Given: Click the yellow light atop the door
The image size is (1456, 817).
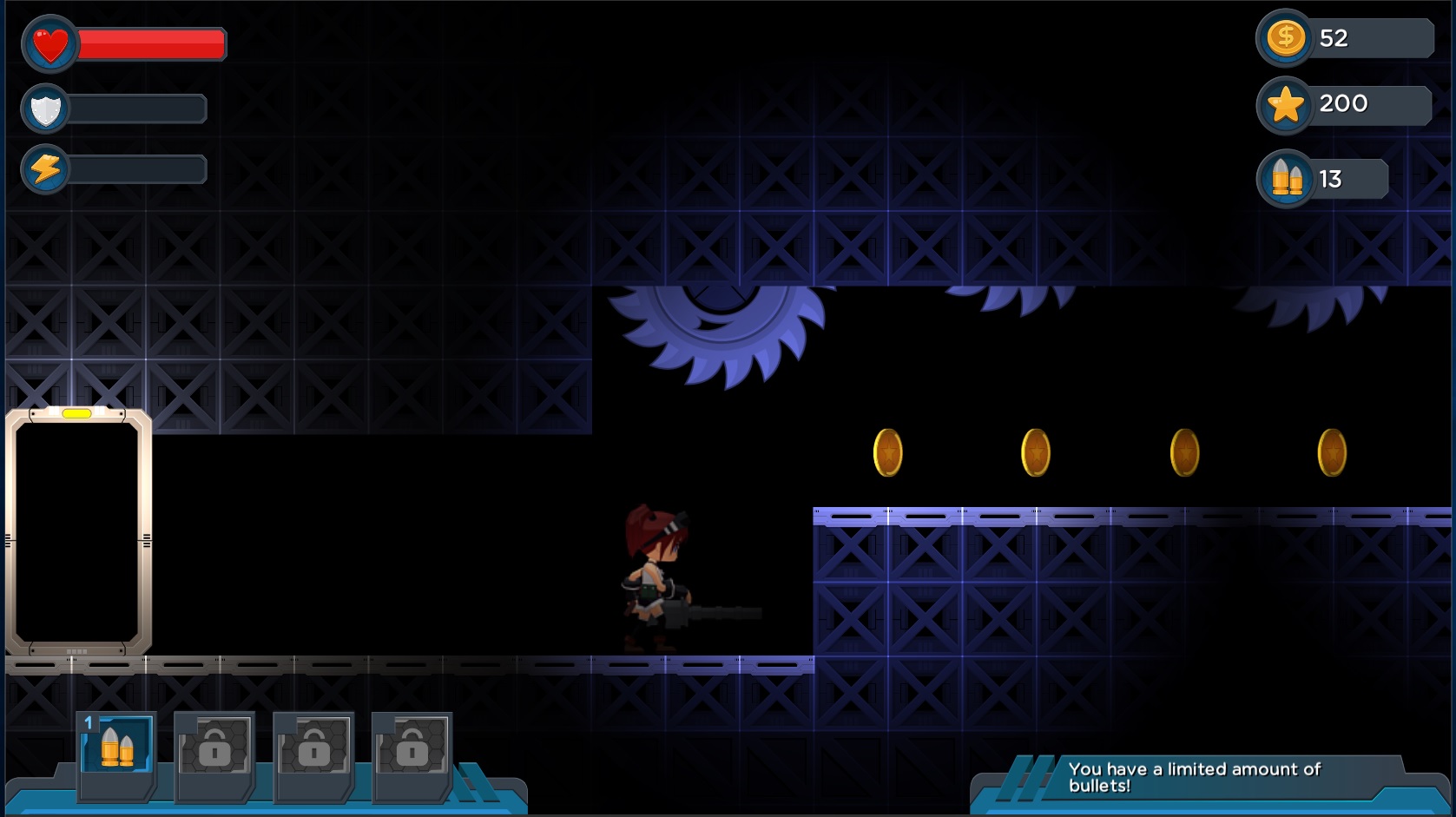Looking at the screenshot, I should [x=78, y=414].
